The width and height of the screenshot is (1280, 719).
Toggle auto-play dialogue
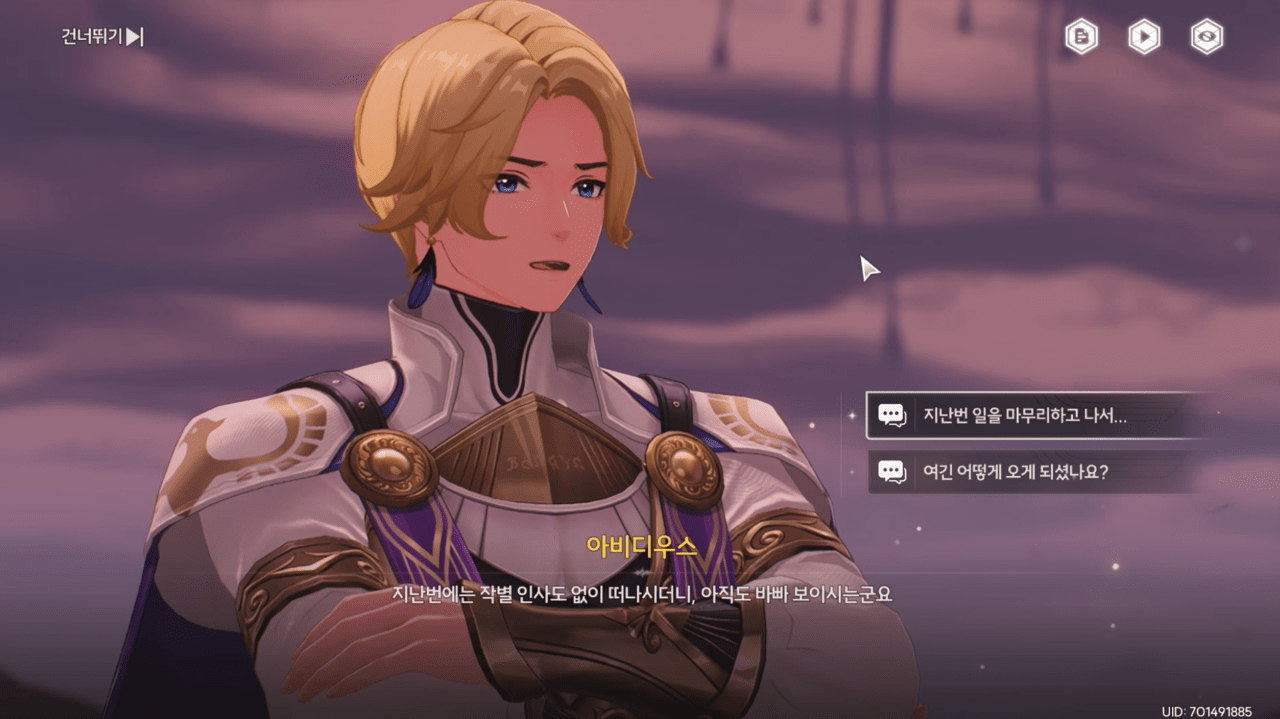point(1144,37)
